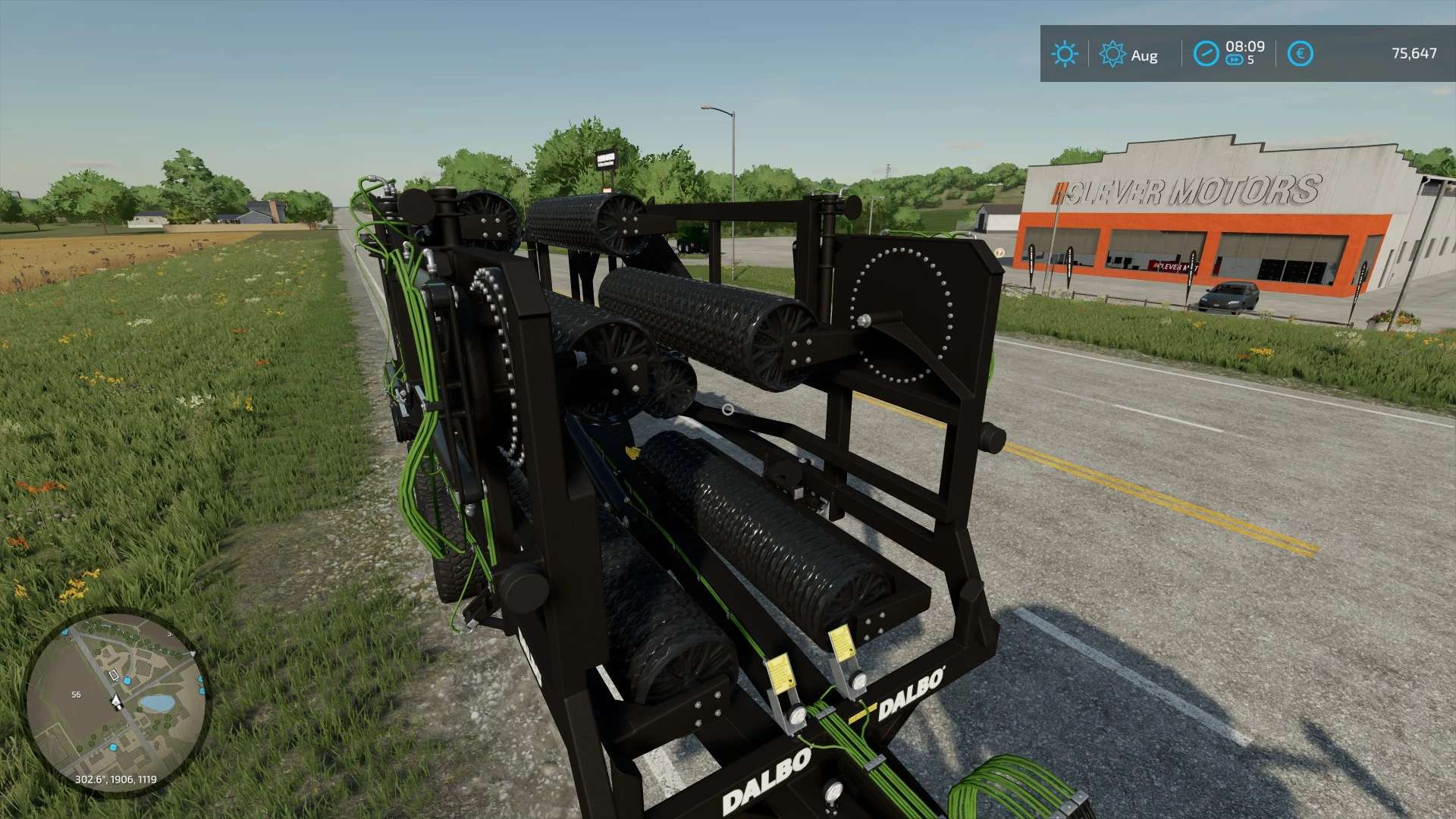Click the euro currency icon
Image resolution: width=1456 pixels, height=819 pixels.
(x=1301, y=52)
